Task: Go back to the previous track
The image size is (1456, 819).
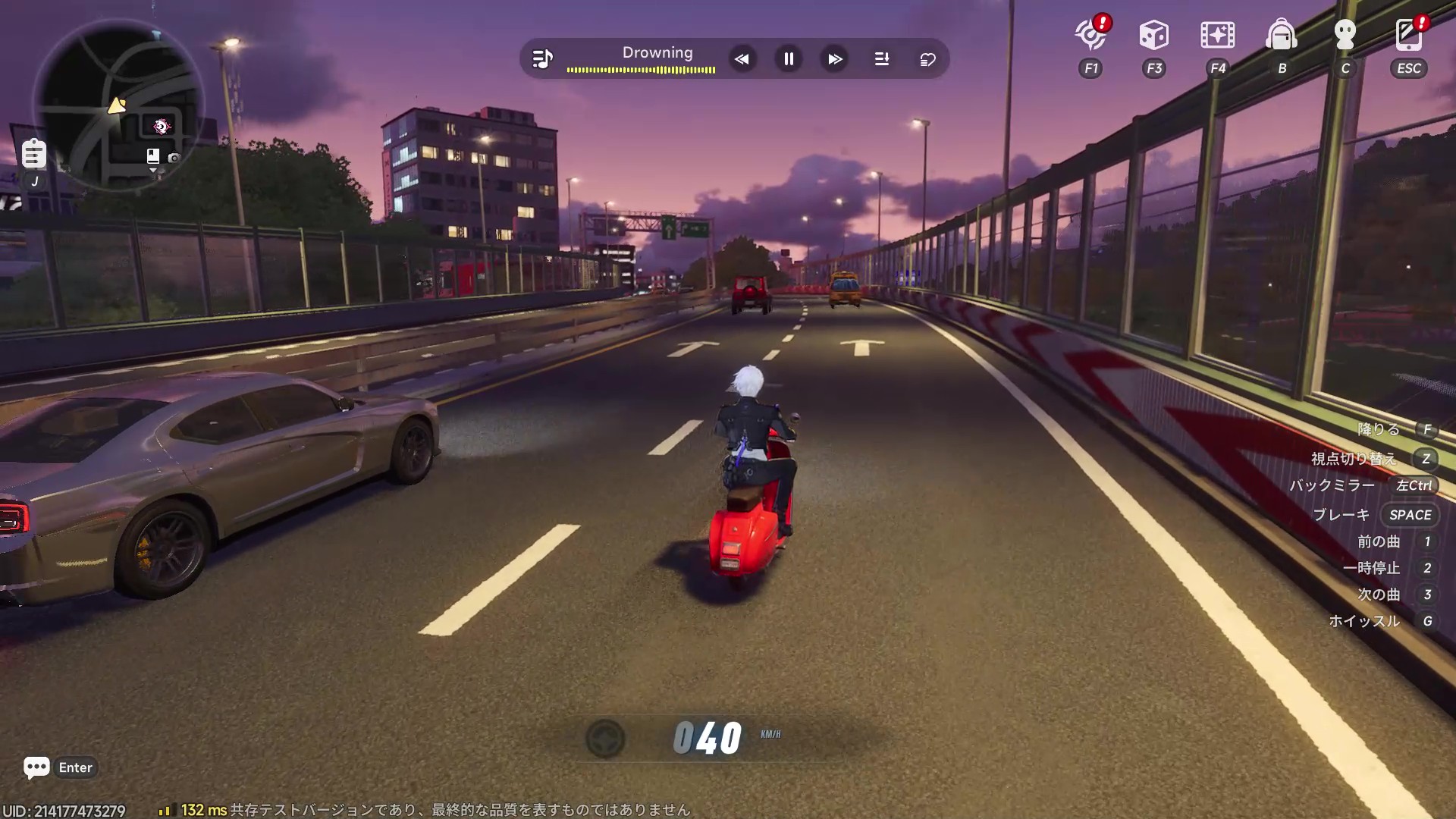Action: (x=742, y=59)
